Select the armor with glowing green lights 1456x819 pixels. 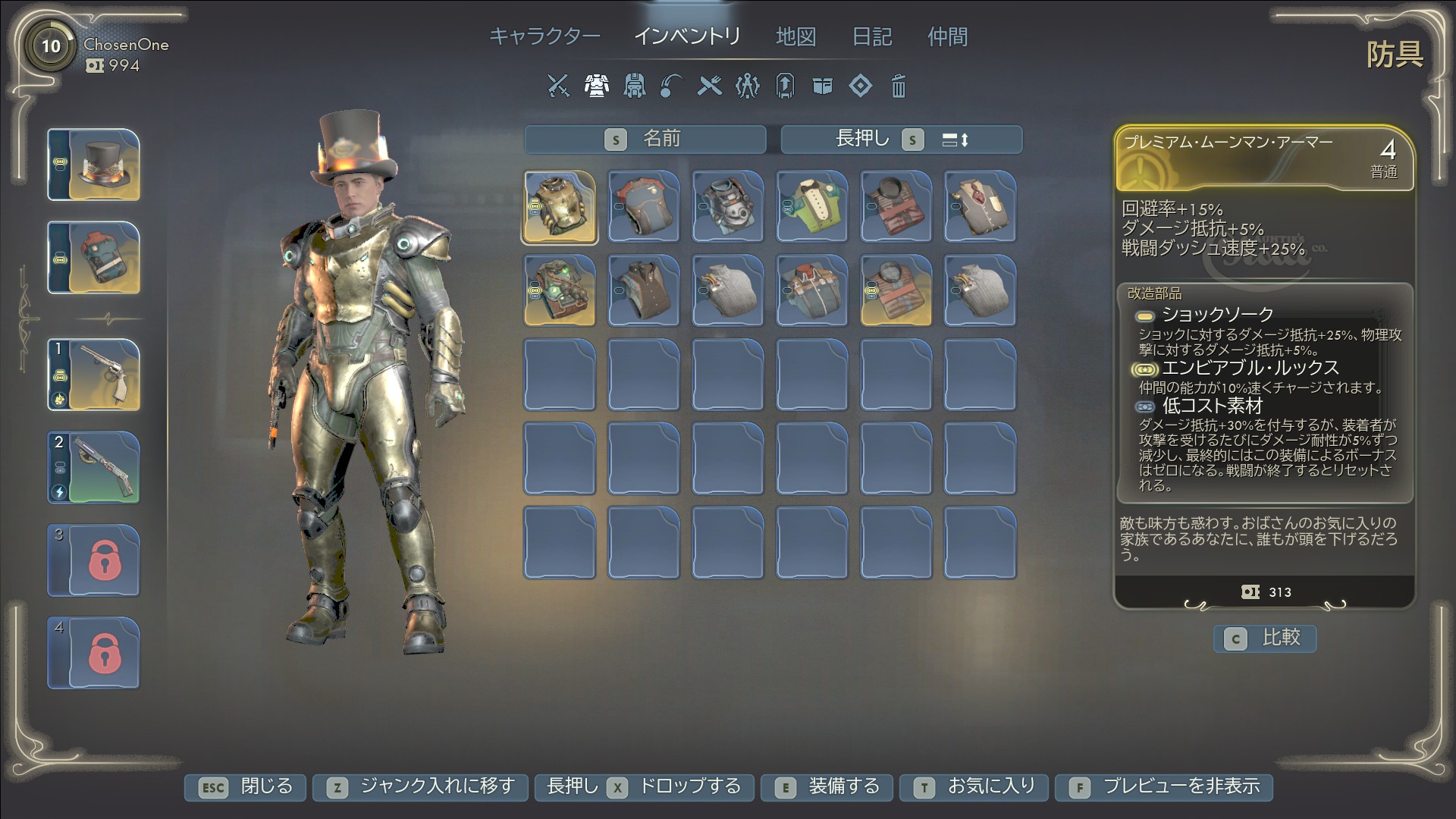tap(560, 290)
